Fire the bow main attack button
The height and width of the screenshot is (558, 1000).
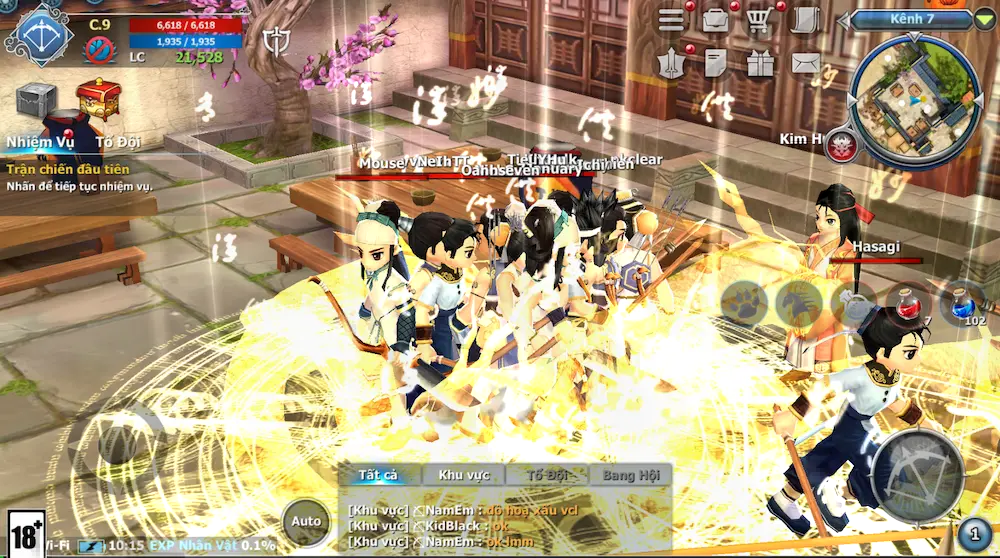(x=918, y=474)
